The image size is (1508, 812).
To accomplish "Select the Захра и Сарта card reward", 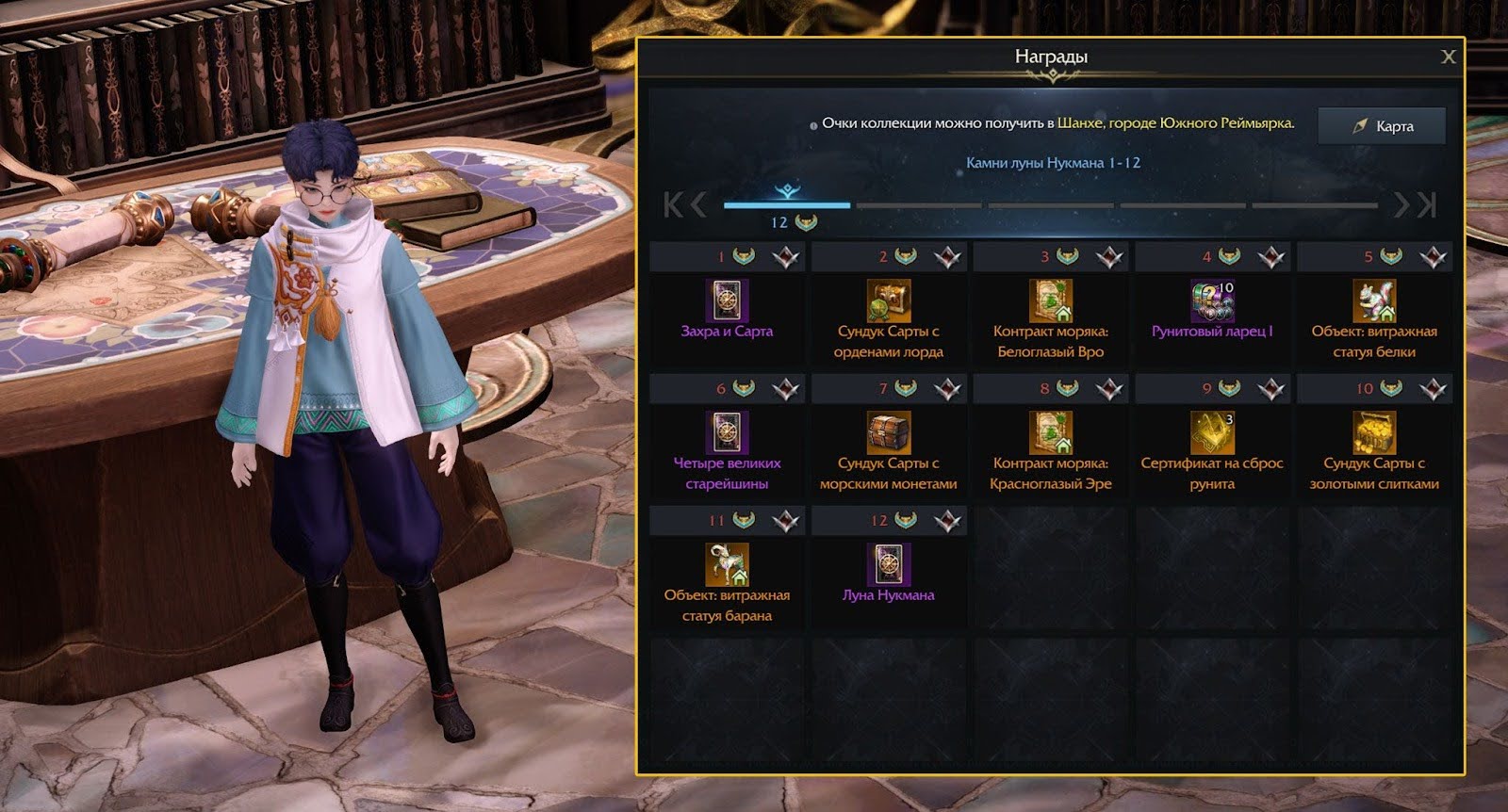I will 727,301.
